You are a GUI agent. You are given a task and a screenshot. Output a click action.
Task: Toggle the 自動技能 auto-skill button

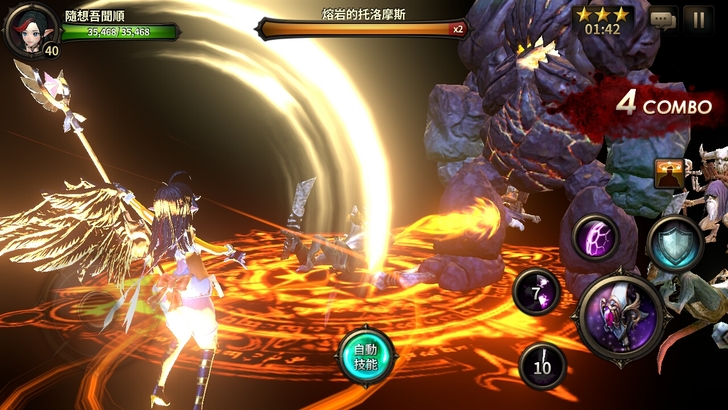367,356
